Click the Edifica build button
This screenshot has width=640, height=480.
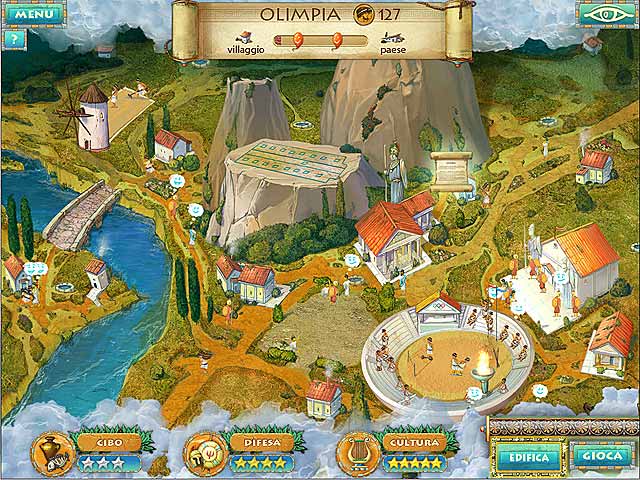point(526,454)
